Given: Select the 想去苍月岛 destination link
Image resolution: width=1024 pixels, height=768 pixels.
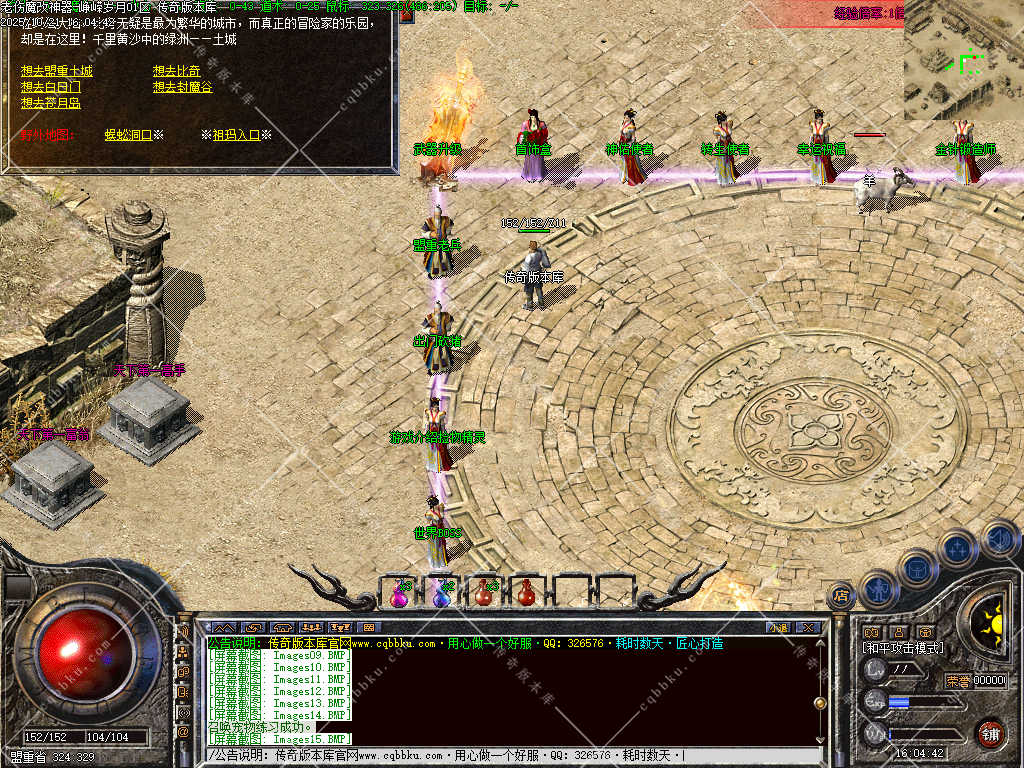Looking at the screenshot, I should pyautogui.click(x=50, y=103).
